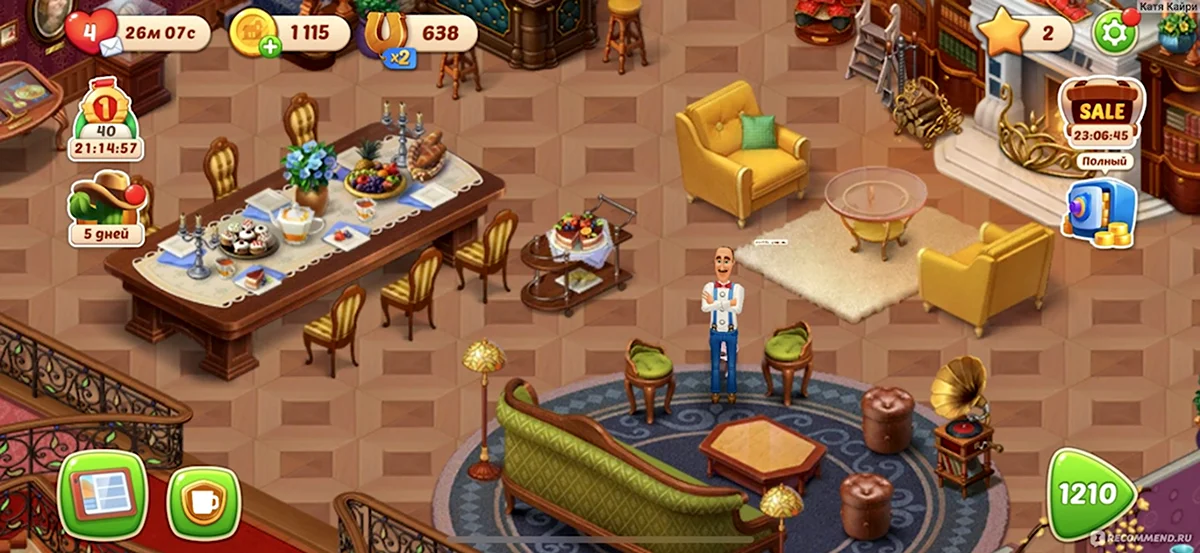
Task: Open the cowboy hat cactus event icon
Action: coord(105,208)
